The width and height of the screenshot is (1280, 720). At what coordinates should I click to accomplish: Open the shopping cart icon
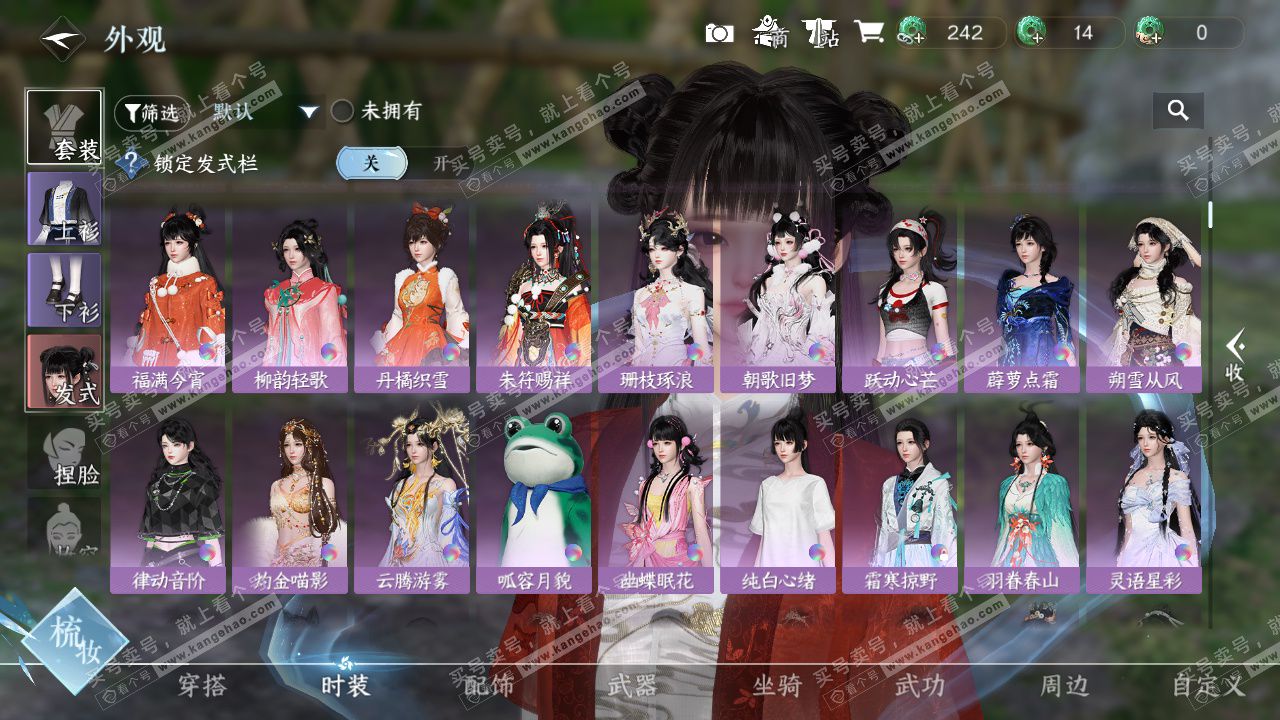pos(868,32)
